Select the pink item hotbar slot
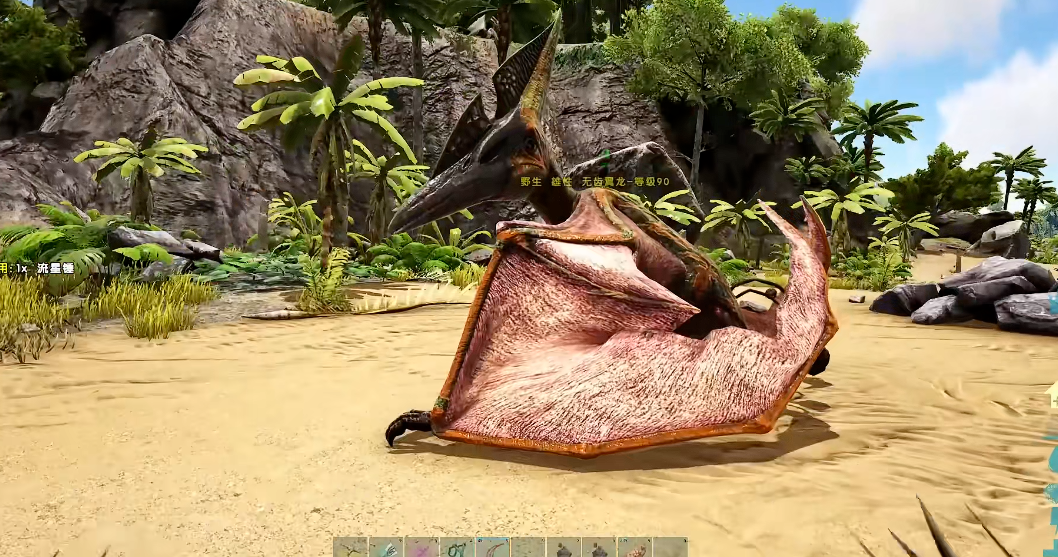The height and width of the screenshot is (557, 1058). pos(421,548)
